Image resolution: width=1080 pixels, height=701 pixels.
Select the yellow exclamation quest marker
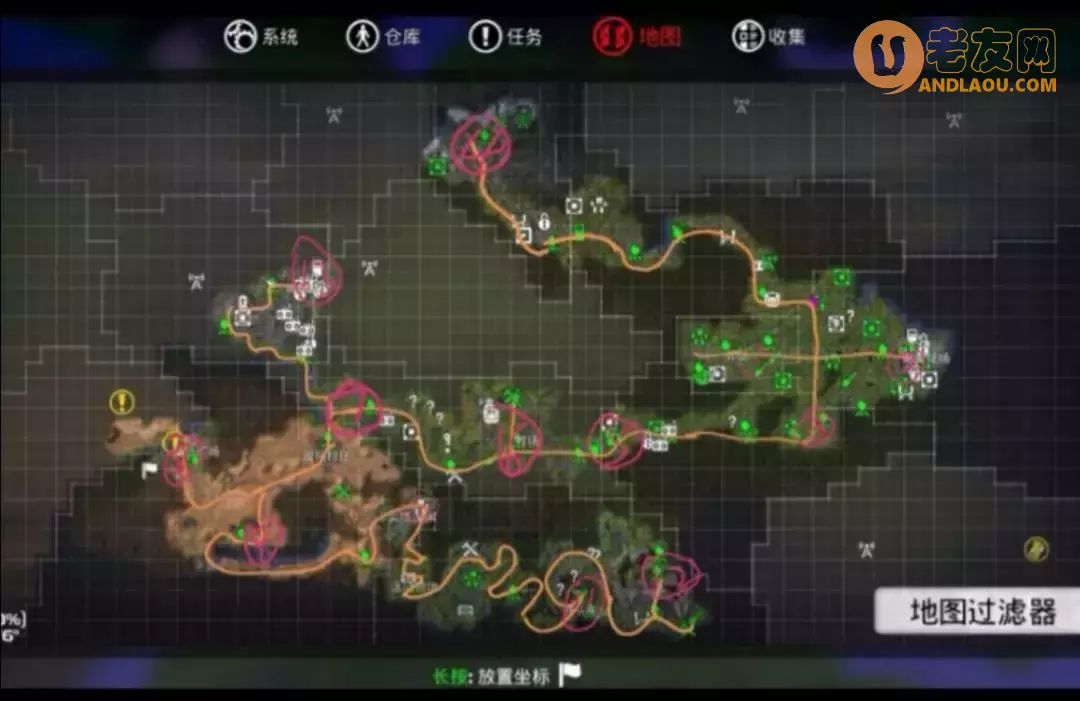(122, 402)
